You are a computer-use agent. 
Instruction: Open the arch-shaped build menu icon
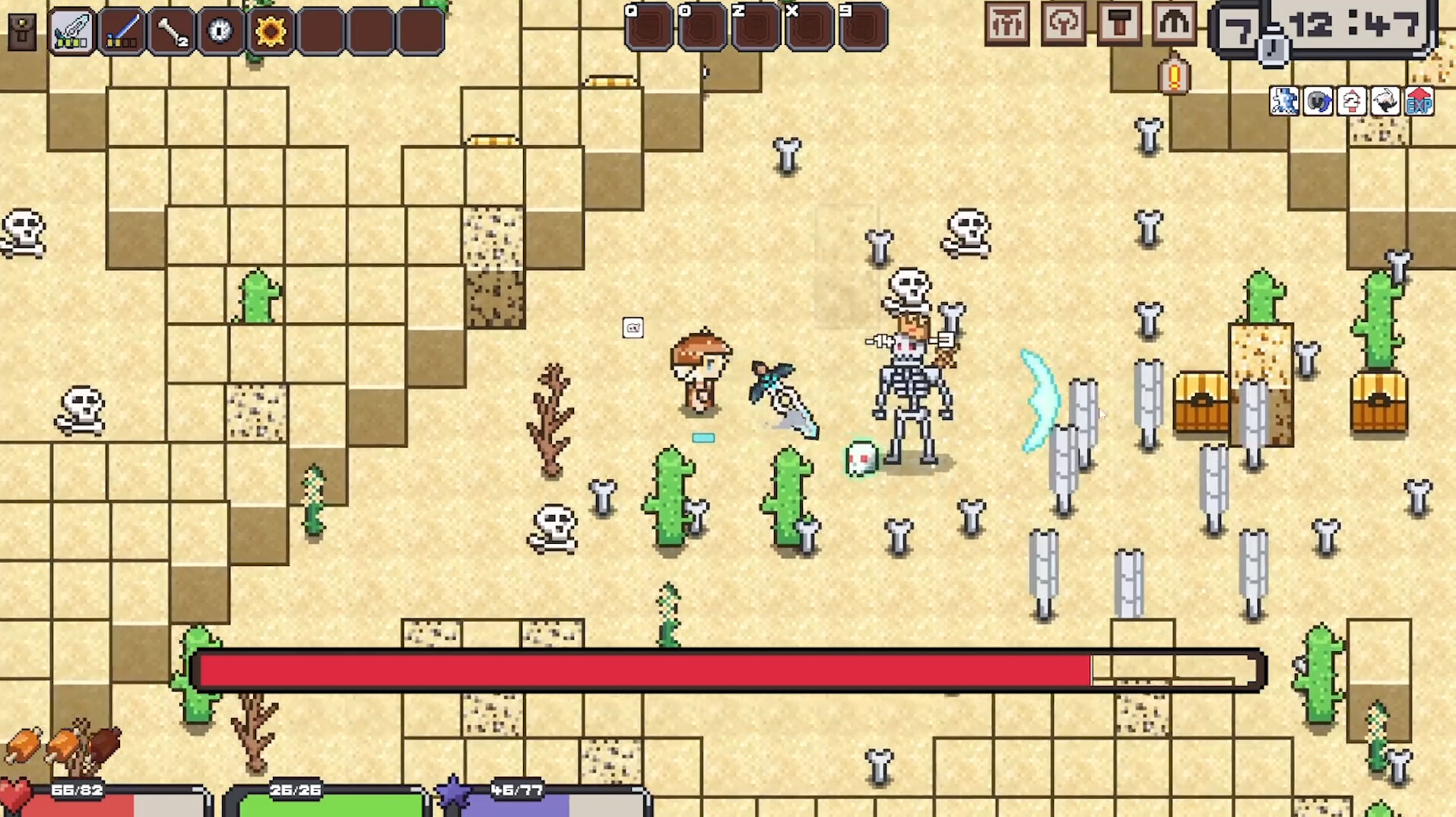coord(1173,23)
